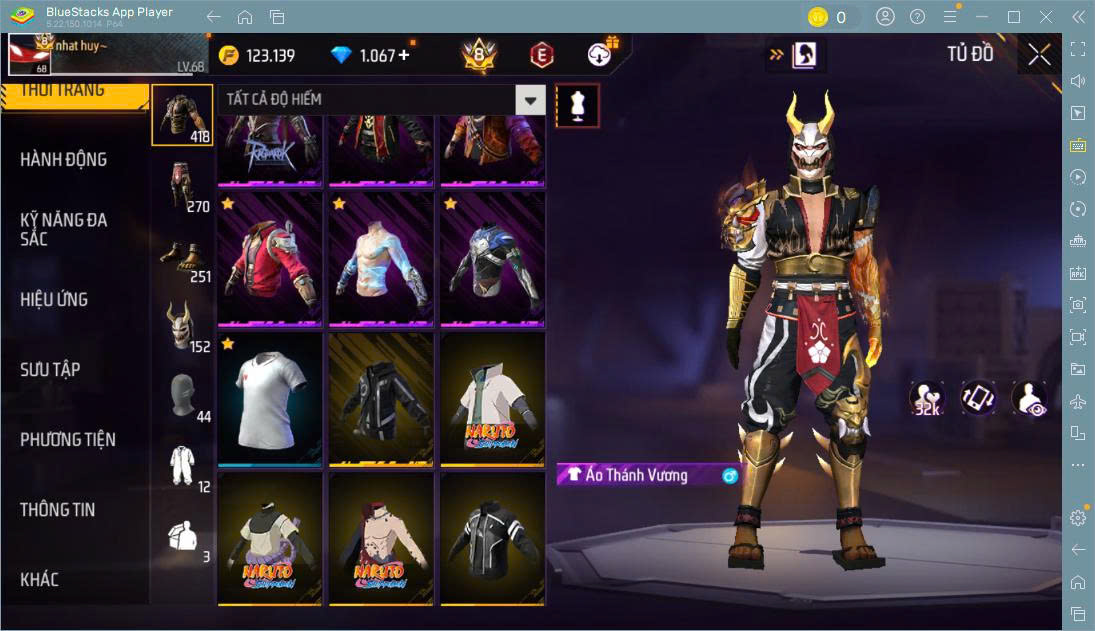Click the cloud download gift icon

pyautogui.click(x=601, y=54)
